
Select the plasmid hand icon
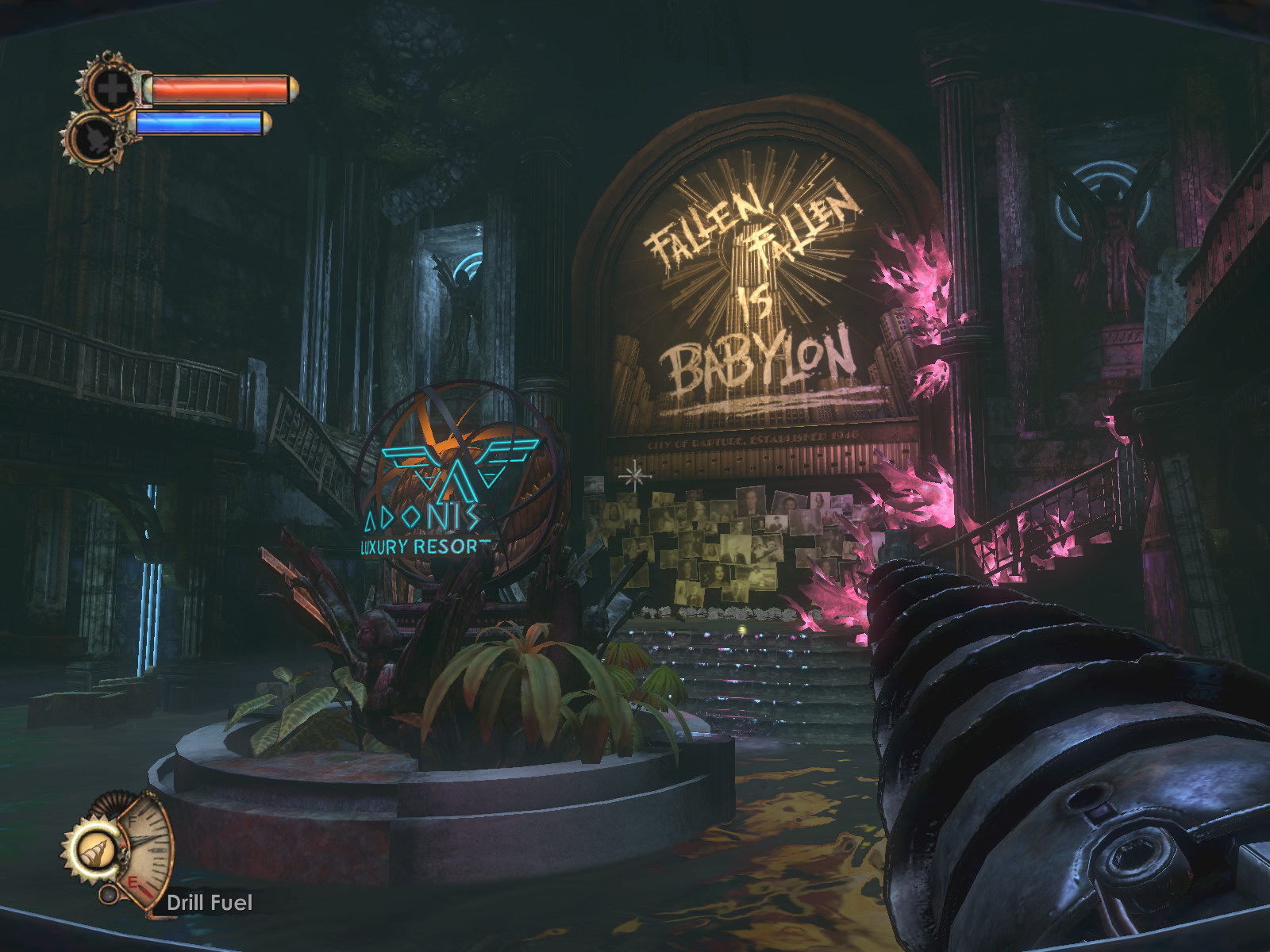coord(93,136)
